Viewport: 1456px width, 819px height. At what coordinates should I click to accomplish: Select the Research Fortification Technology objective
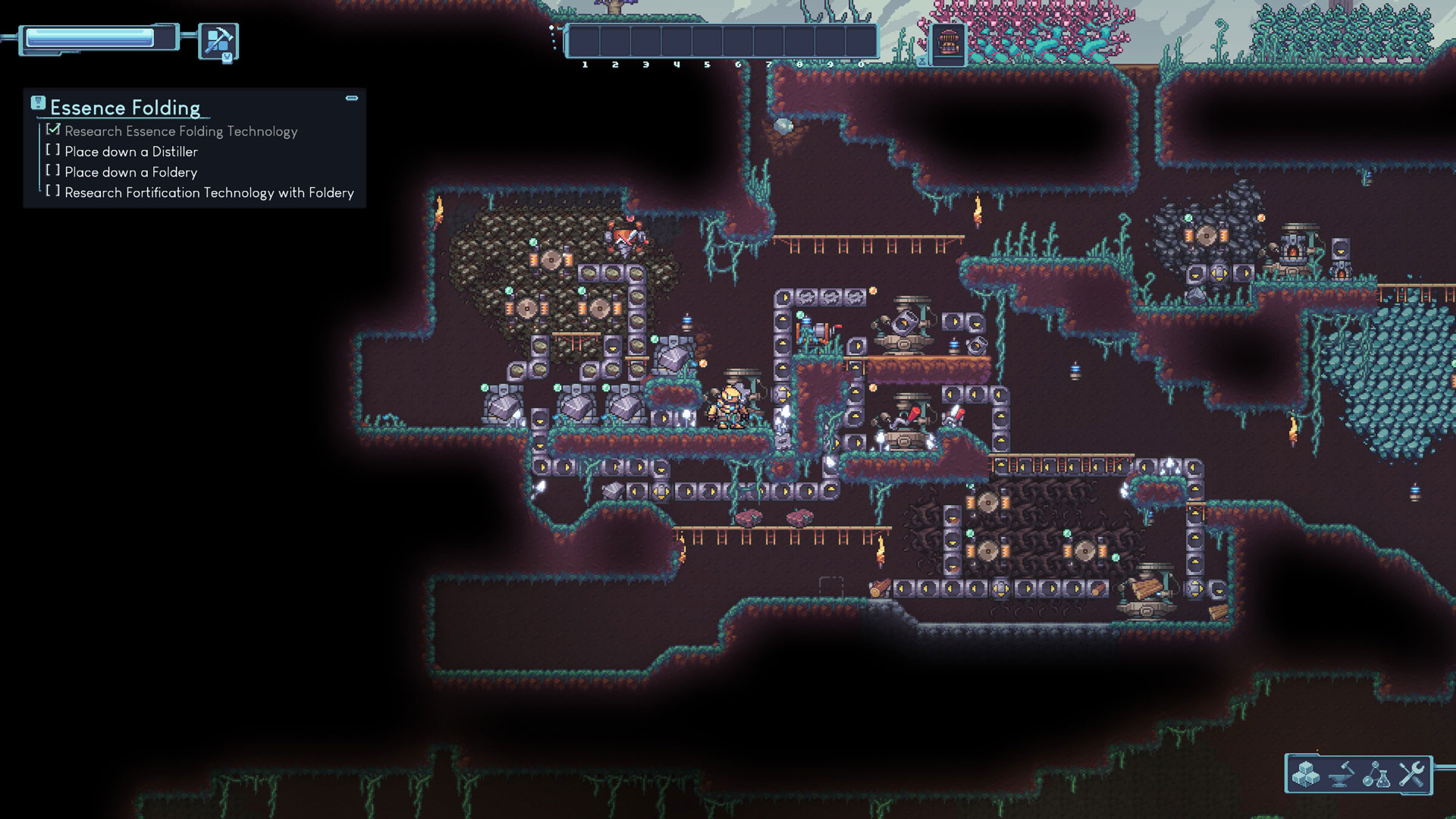[209, 193]
